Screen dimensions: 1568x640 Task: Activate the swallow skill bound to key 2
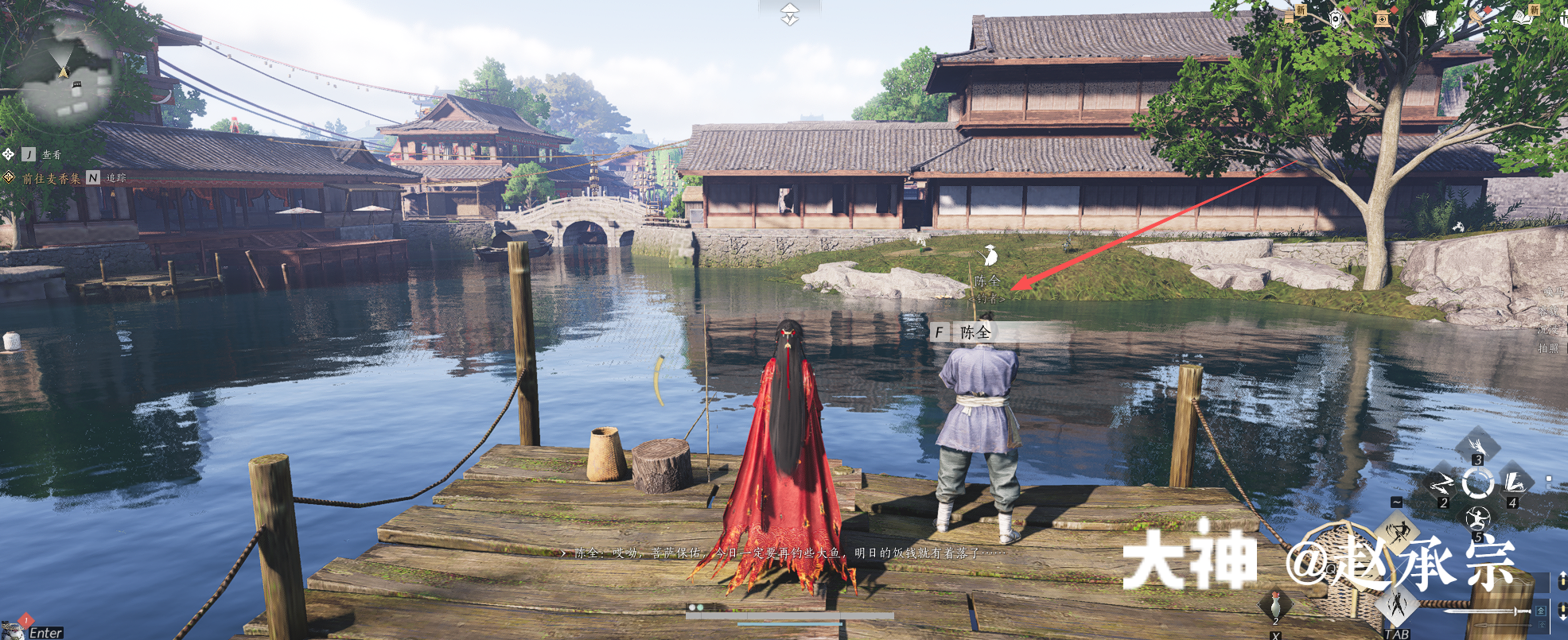click(x=1442, y=483)
